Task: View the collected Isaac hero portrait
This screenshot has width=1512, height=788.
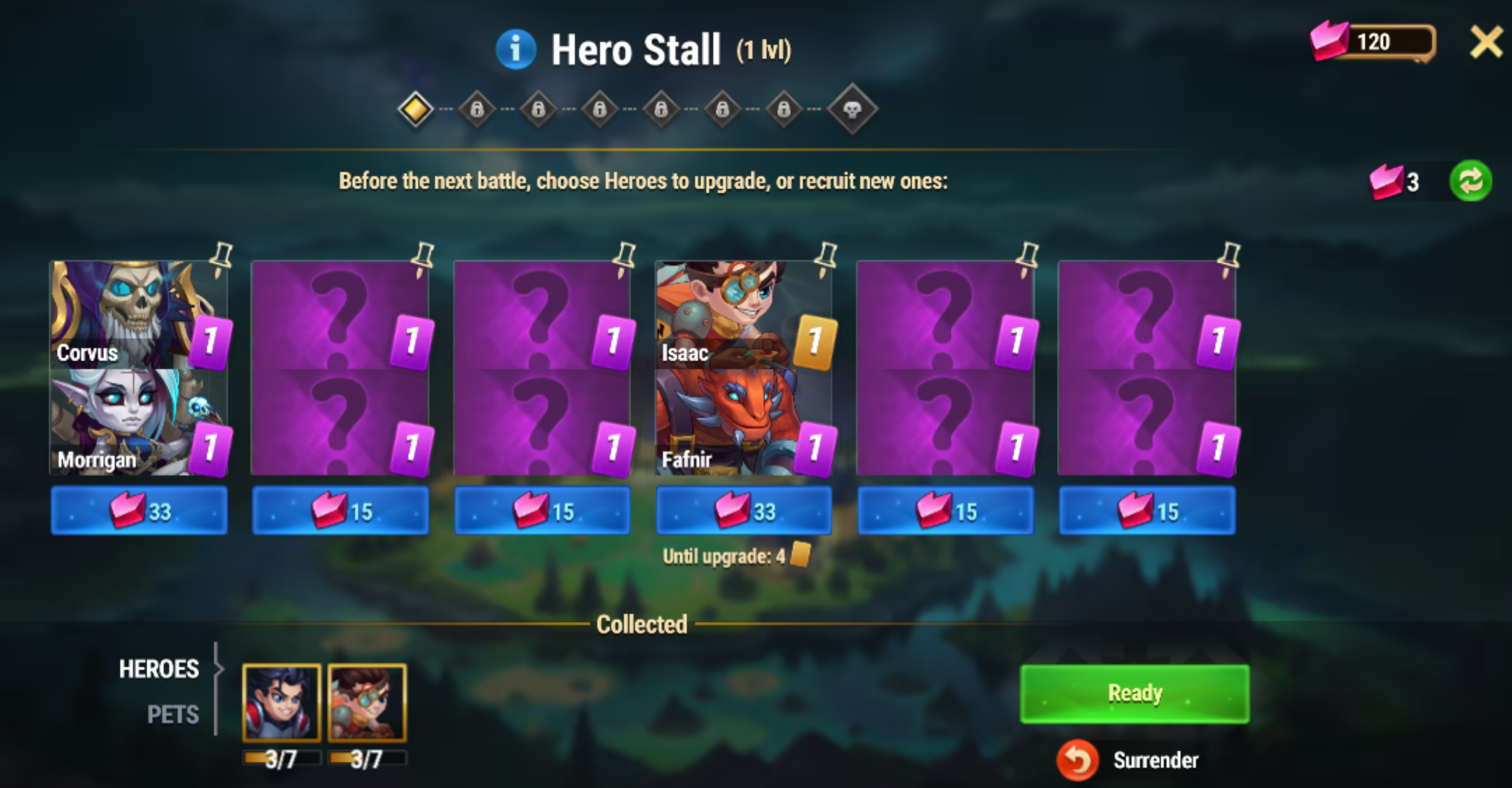Action: 367,703
